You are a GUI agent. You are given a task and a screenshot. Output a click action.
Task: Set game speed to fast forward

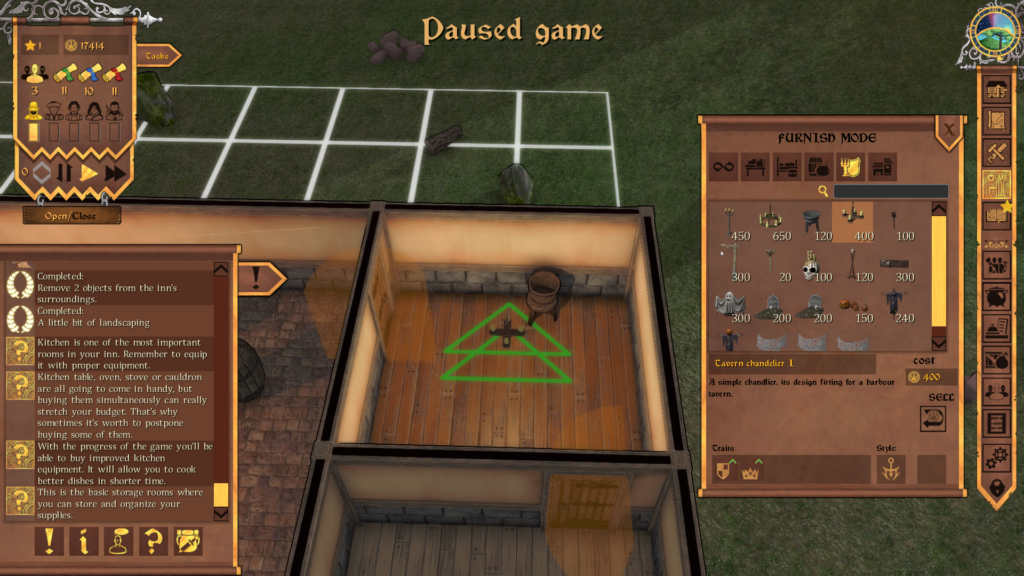click(116, 173)
